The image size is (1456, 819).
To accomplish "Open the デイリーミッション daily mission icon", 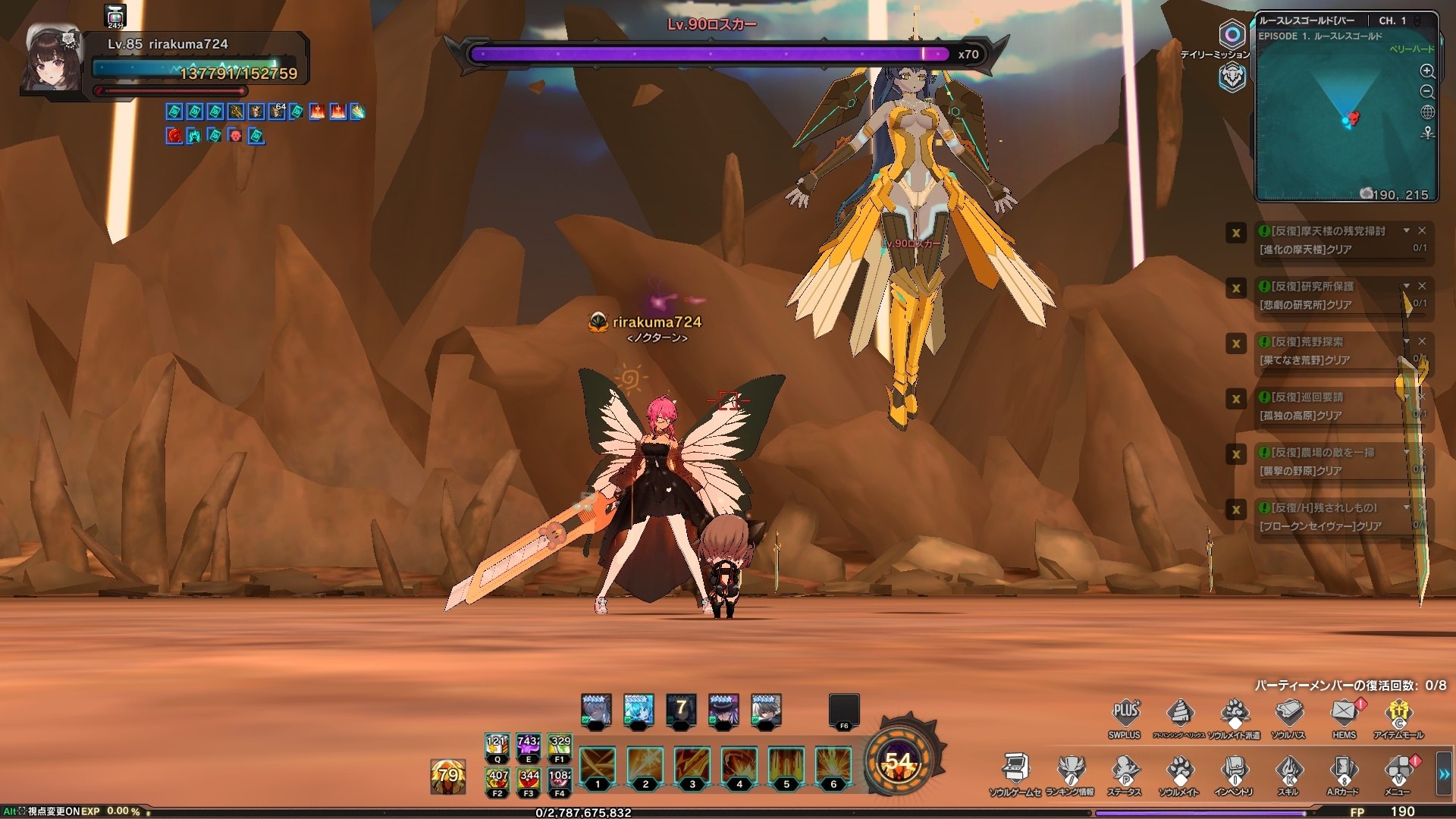I will point(1232,35).
